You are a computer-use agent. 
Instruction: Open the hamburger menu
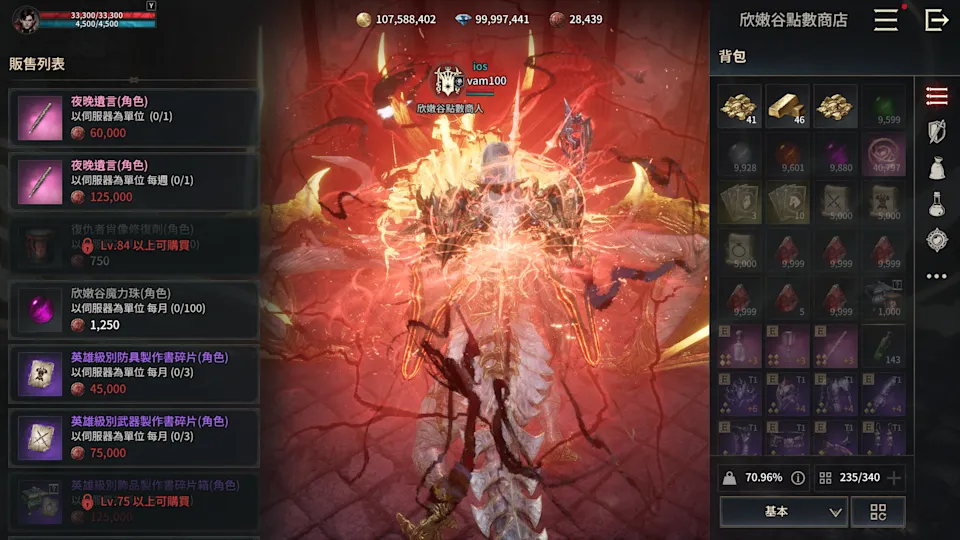(x=885, y=20)
